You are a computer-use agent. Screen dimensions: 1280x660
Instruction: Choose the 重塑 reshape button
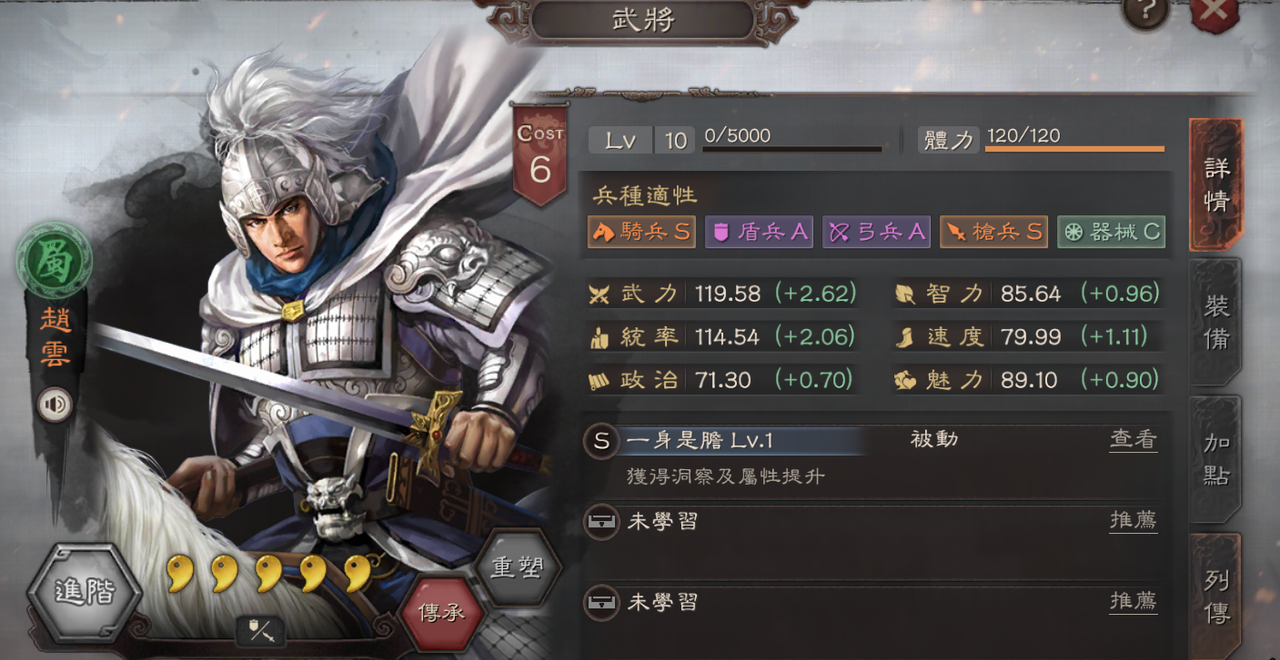coord(516,567)
